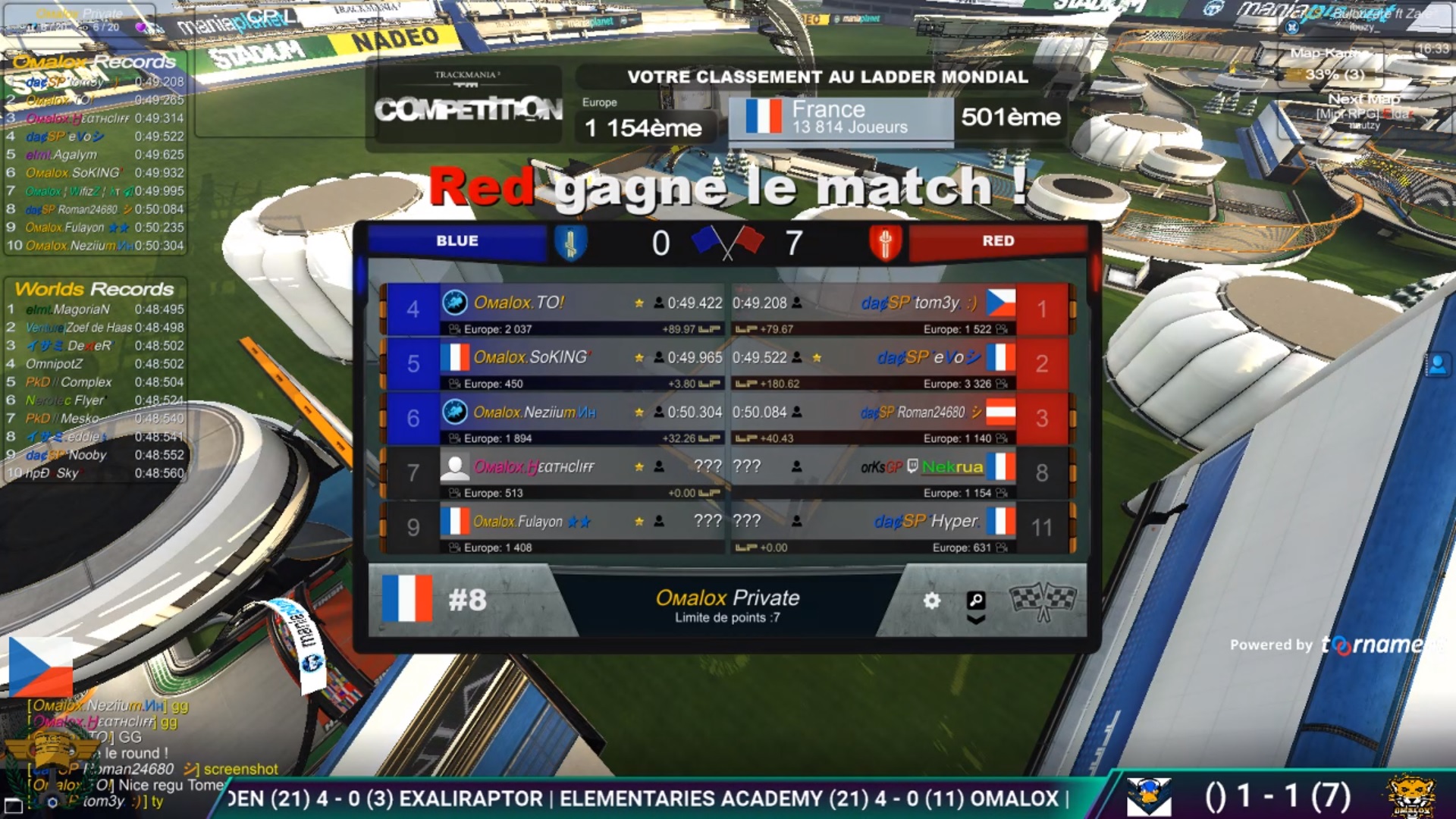Select player Omalox.TO! in the scoreboard
This screenshot has width=1456, height=819.
pyautogui.click(x=519, y=303)
